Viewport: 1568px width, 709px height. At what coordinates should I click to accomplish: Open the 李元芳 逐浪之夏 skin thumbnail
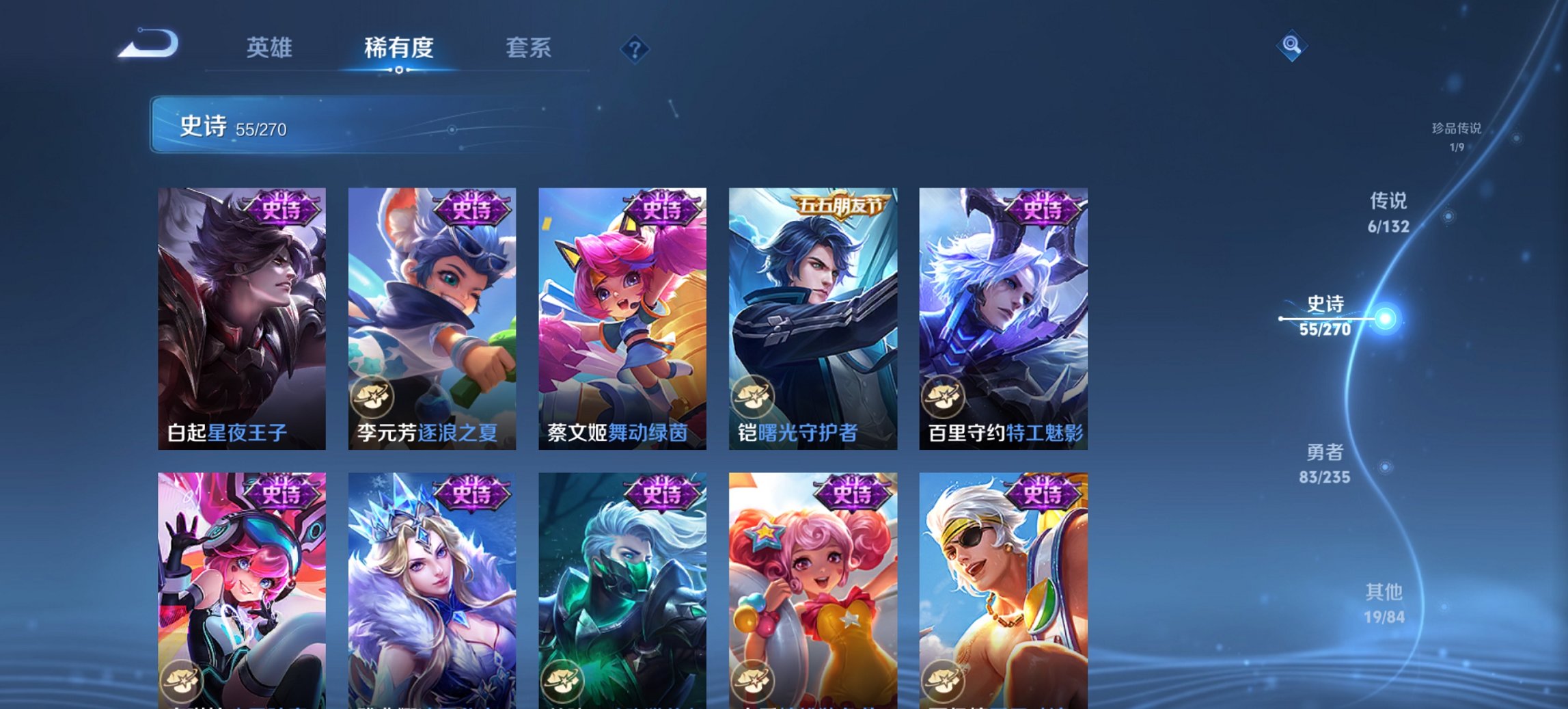(430, 308)
